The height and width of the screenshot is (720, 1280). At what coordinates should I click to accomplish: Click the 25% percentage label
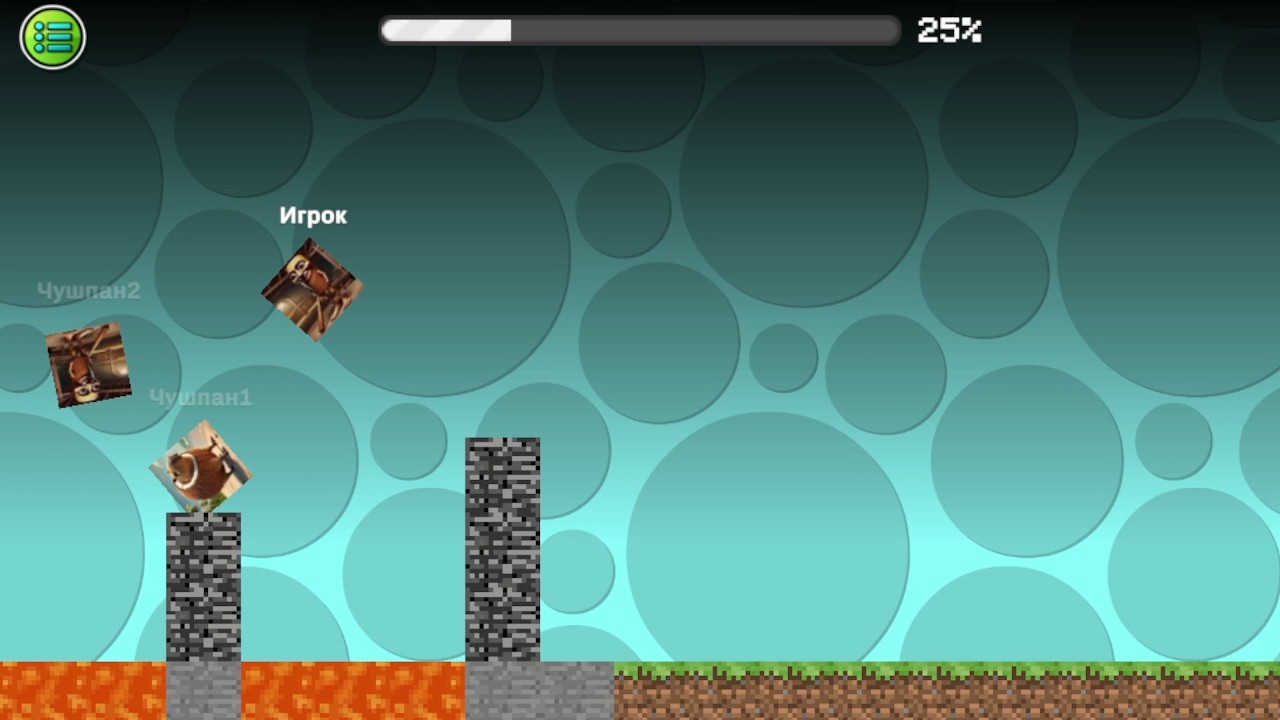948,30
